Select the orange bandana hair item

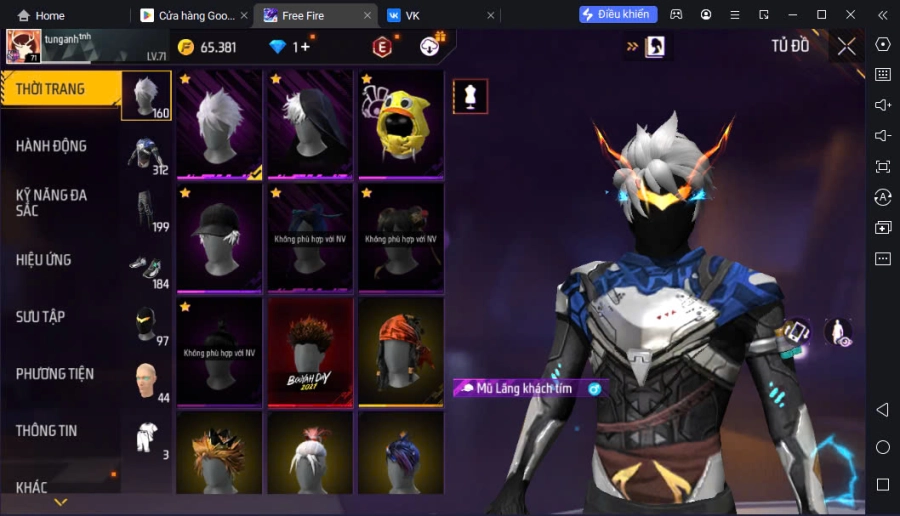(x=400, y=351)
